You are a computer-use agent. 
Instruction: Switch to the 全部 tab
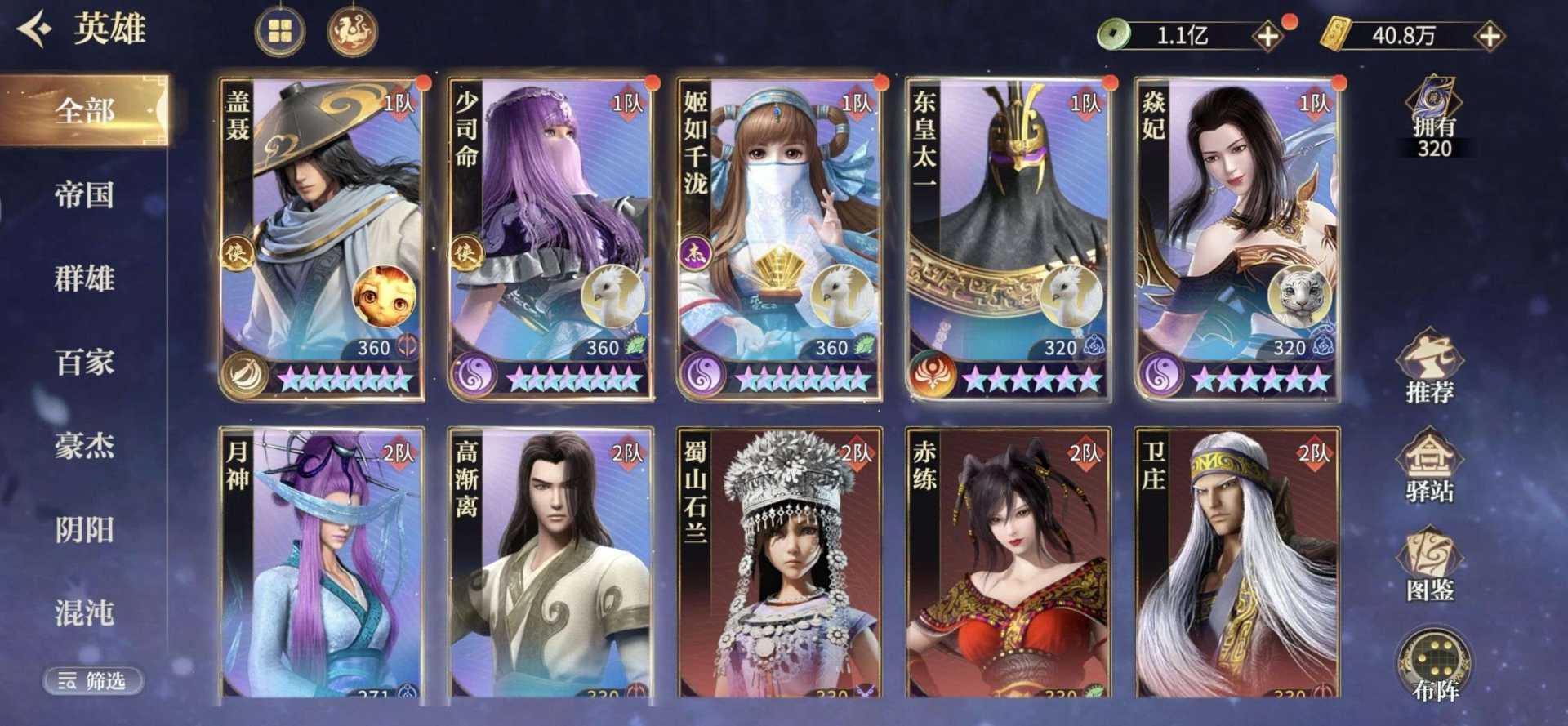click(84, 110)
